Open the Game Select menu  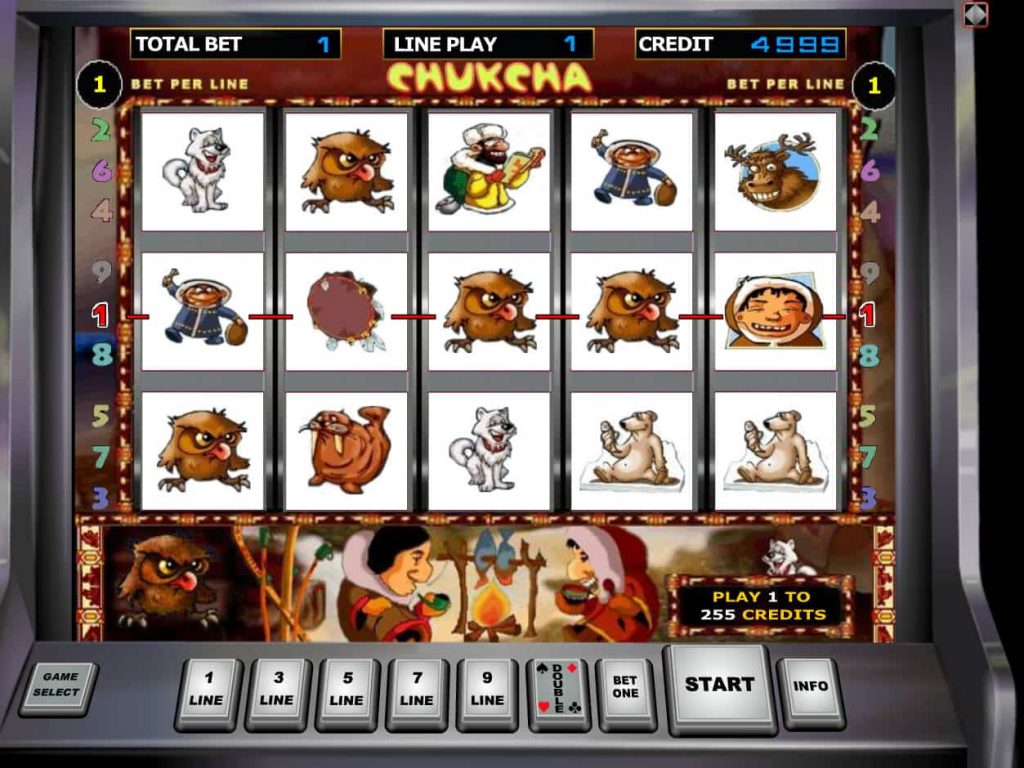point(59,686)
